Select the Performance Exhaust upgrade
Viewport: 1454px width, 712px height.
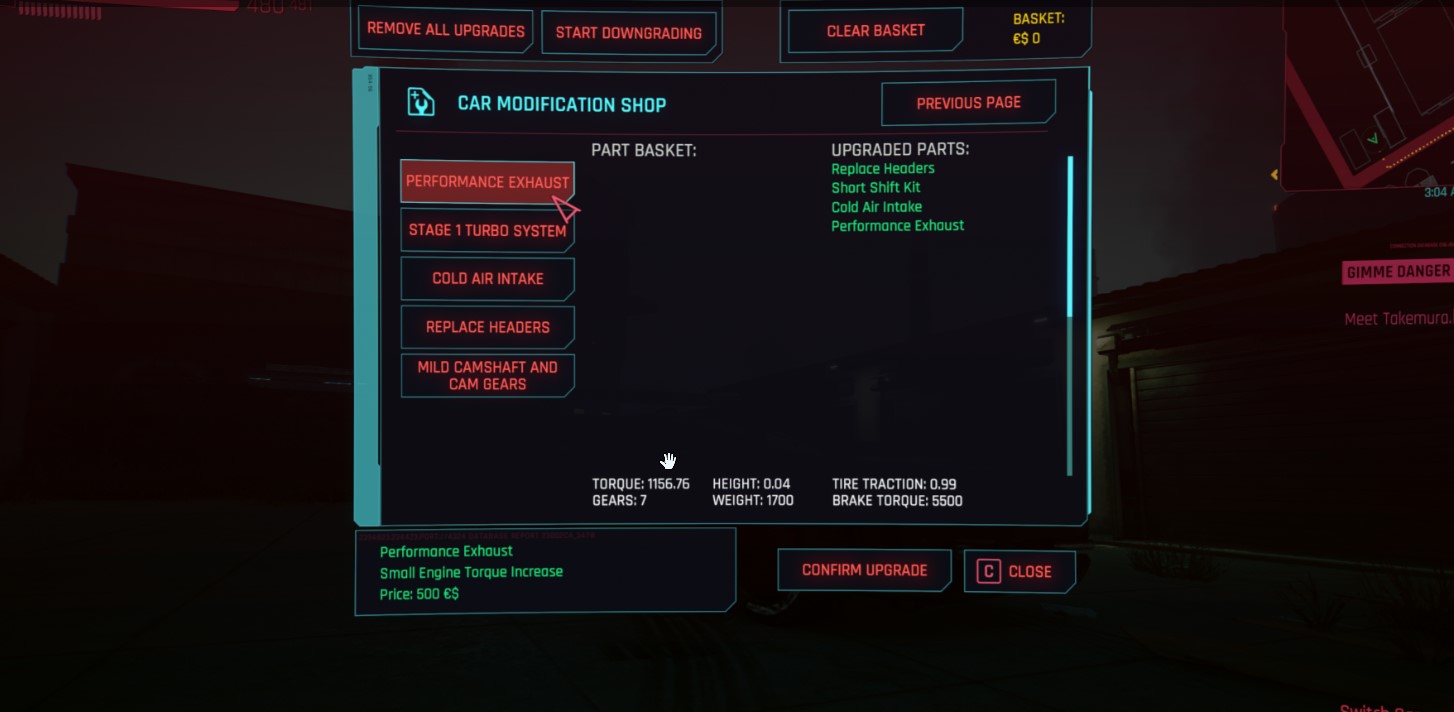point(487,182)
